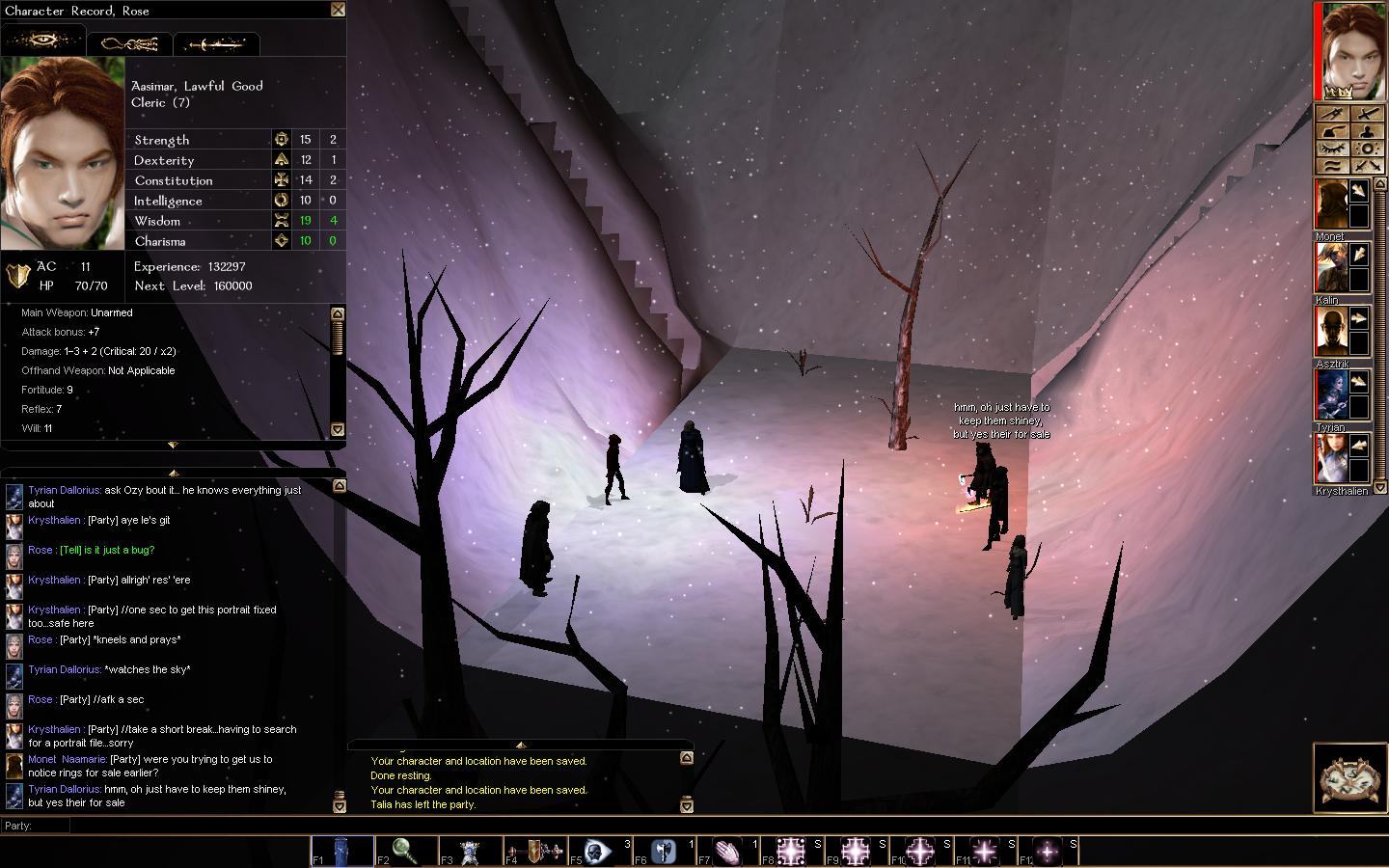Choose Asztrik's party portrait
The width and height of the screenshot is (1389, 868).
1331,332
